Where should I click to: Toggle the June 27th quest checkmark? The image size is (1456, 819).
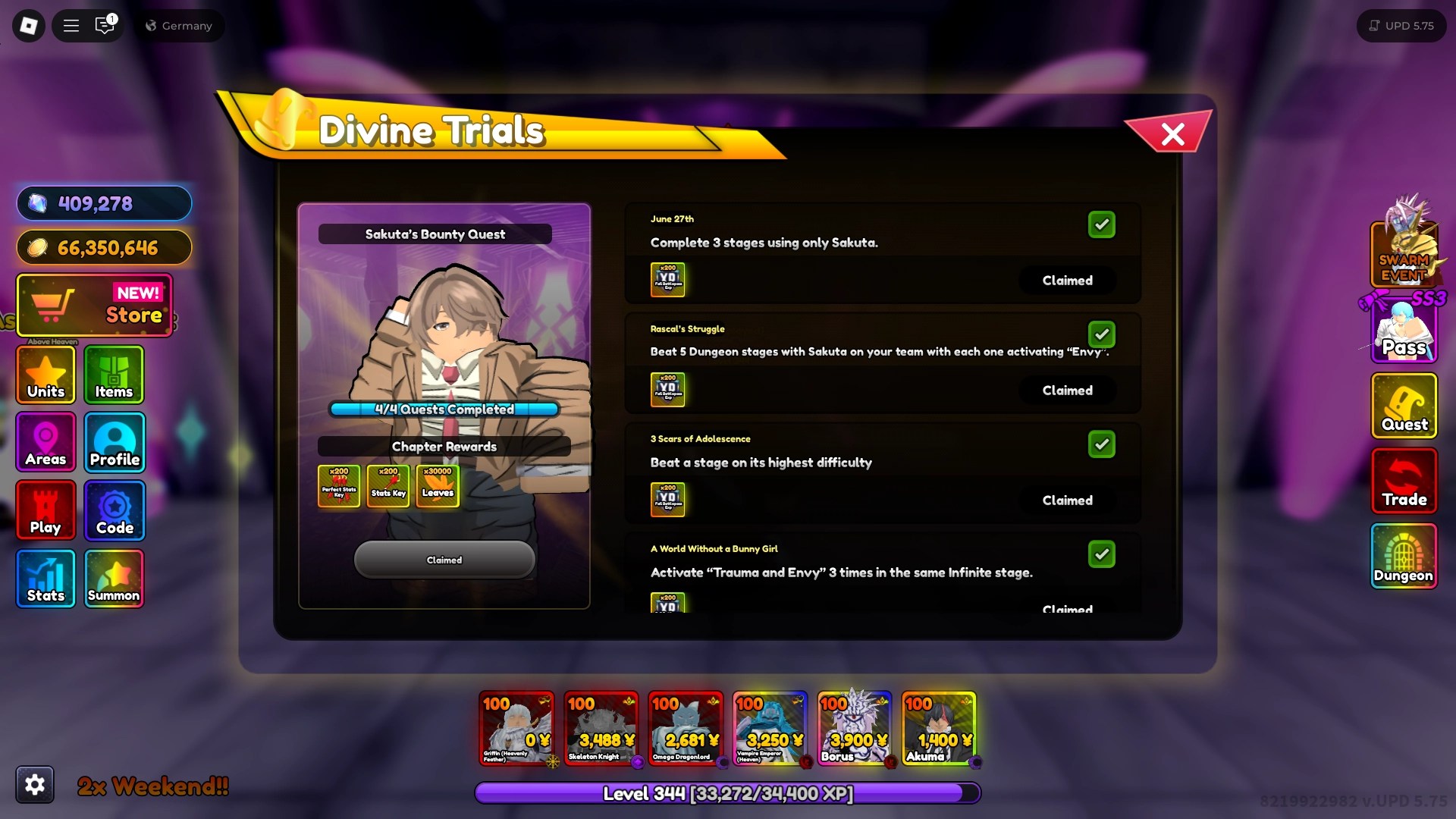click(1102, 224)
